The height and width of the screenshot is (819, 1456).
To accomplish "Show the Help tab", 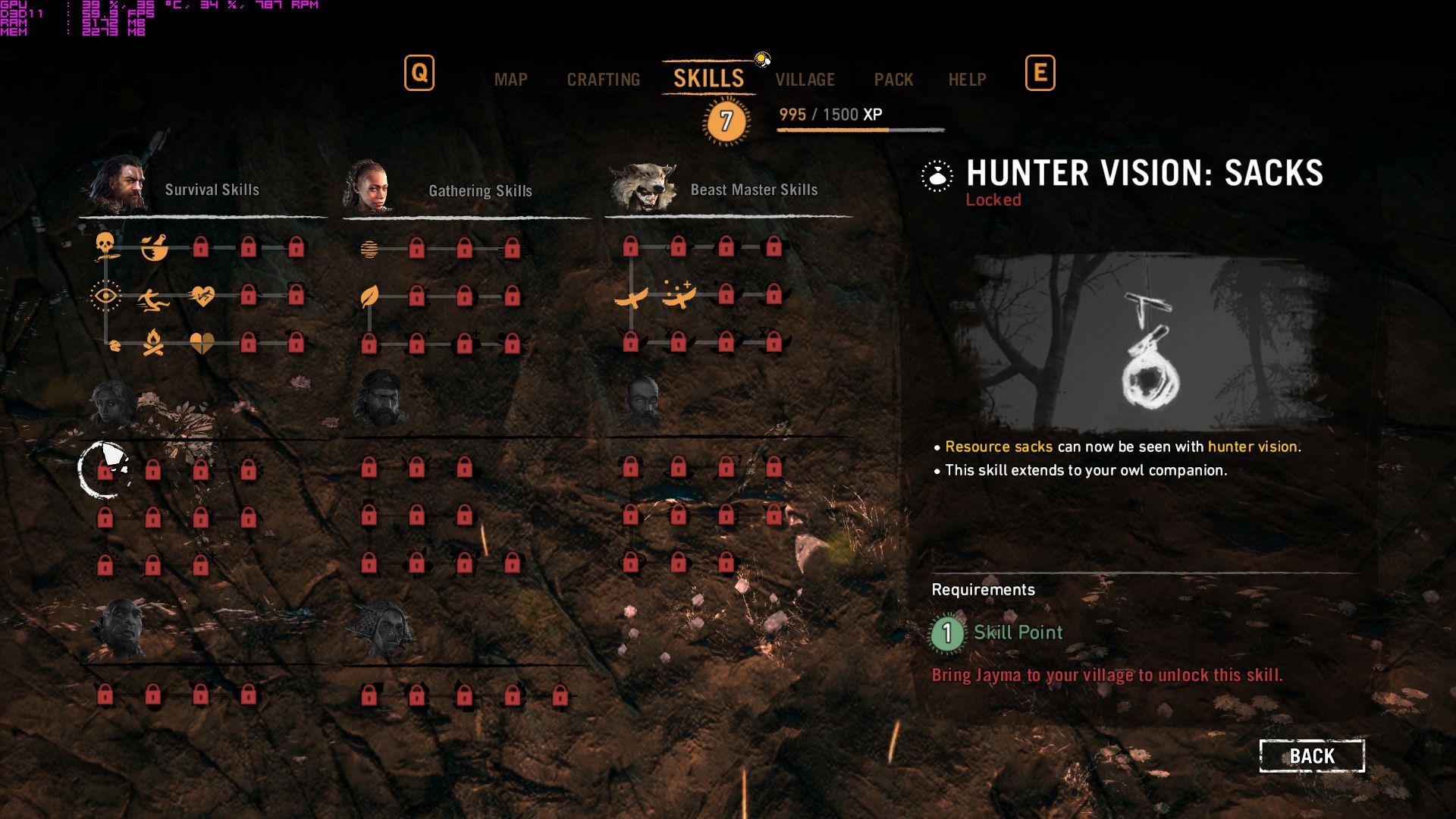I will pyautogui.click(x=967, y=80).
